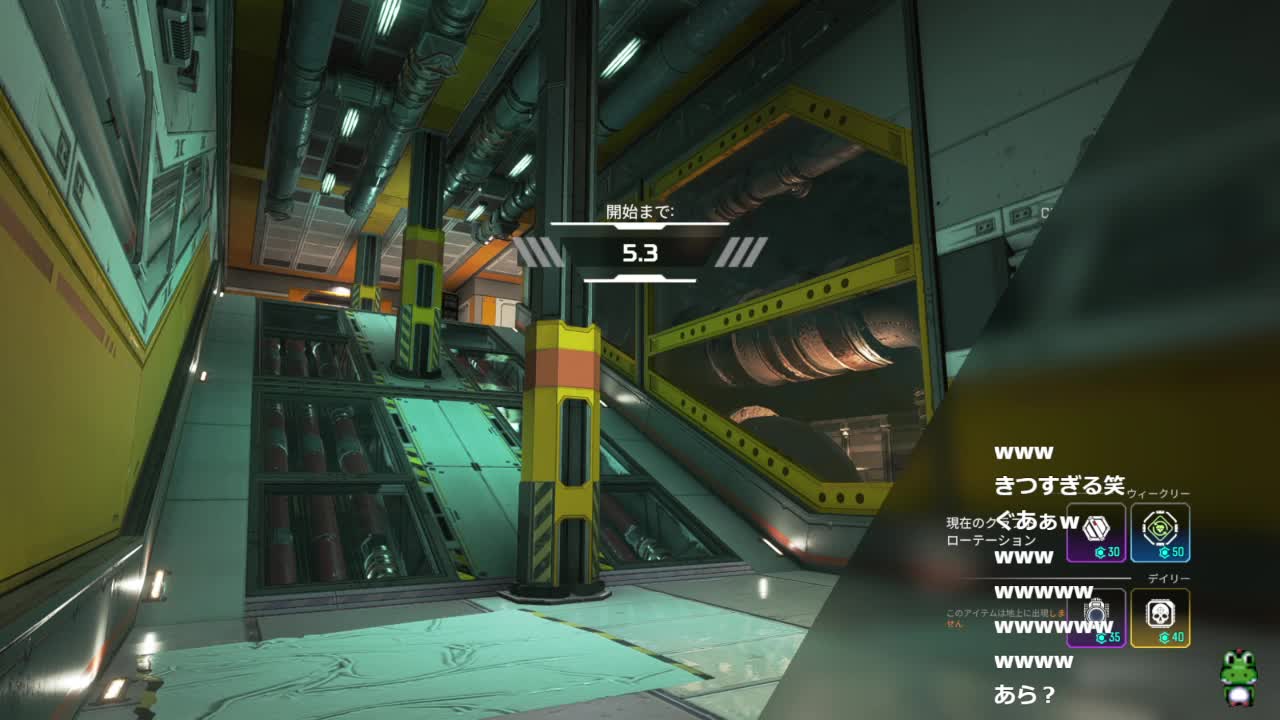Choose the 35-cost daily scope item
Image resolution: width=1280 pixels, height=720 pixels.
pos(1096,617)
